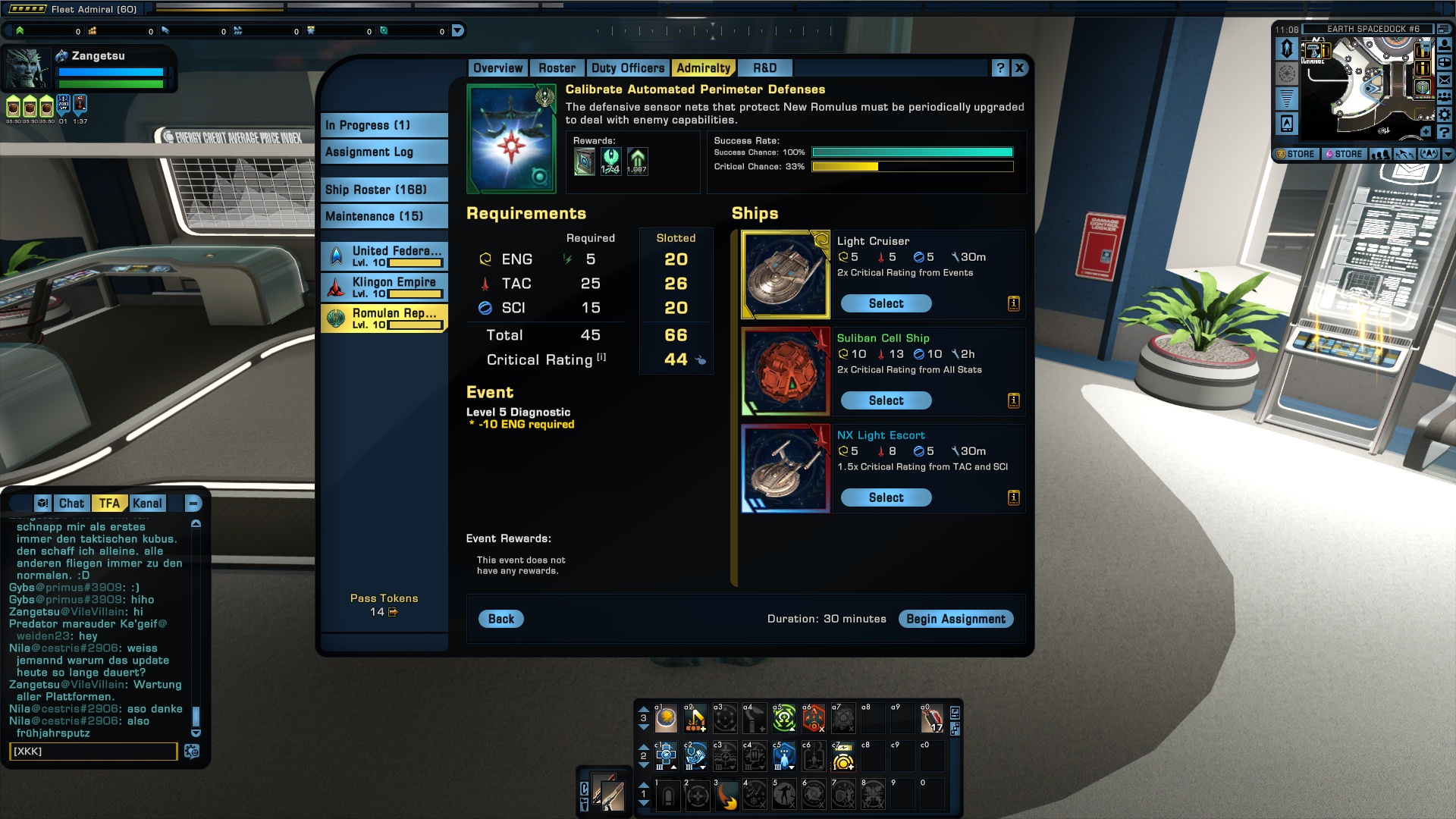Open the Assignment Log
The width and height of the screenshot is (1456, 819).
(384, 152)
